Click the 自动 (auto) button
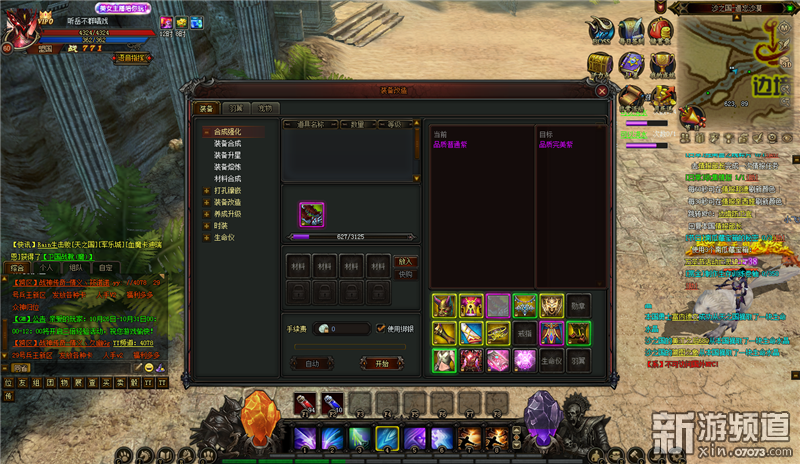 pos(312,364)
